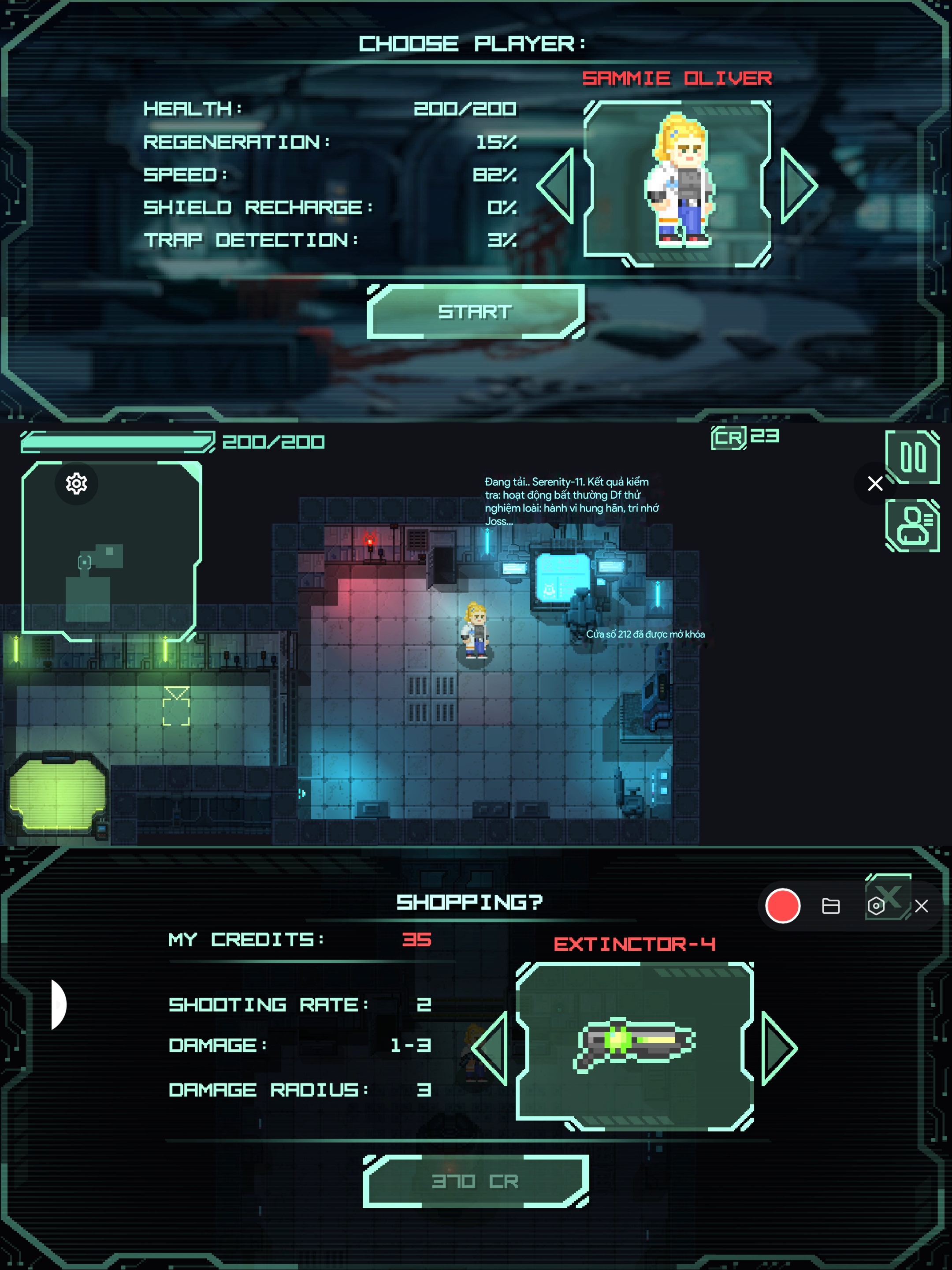Image resolution: width=952 pixels, height=1270 pixels.
Task: Buy the Extinctor-4 for 370 CR
Action: pos(476,1181)
